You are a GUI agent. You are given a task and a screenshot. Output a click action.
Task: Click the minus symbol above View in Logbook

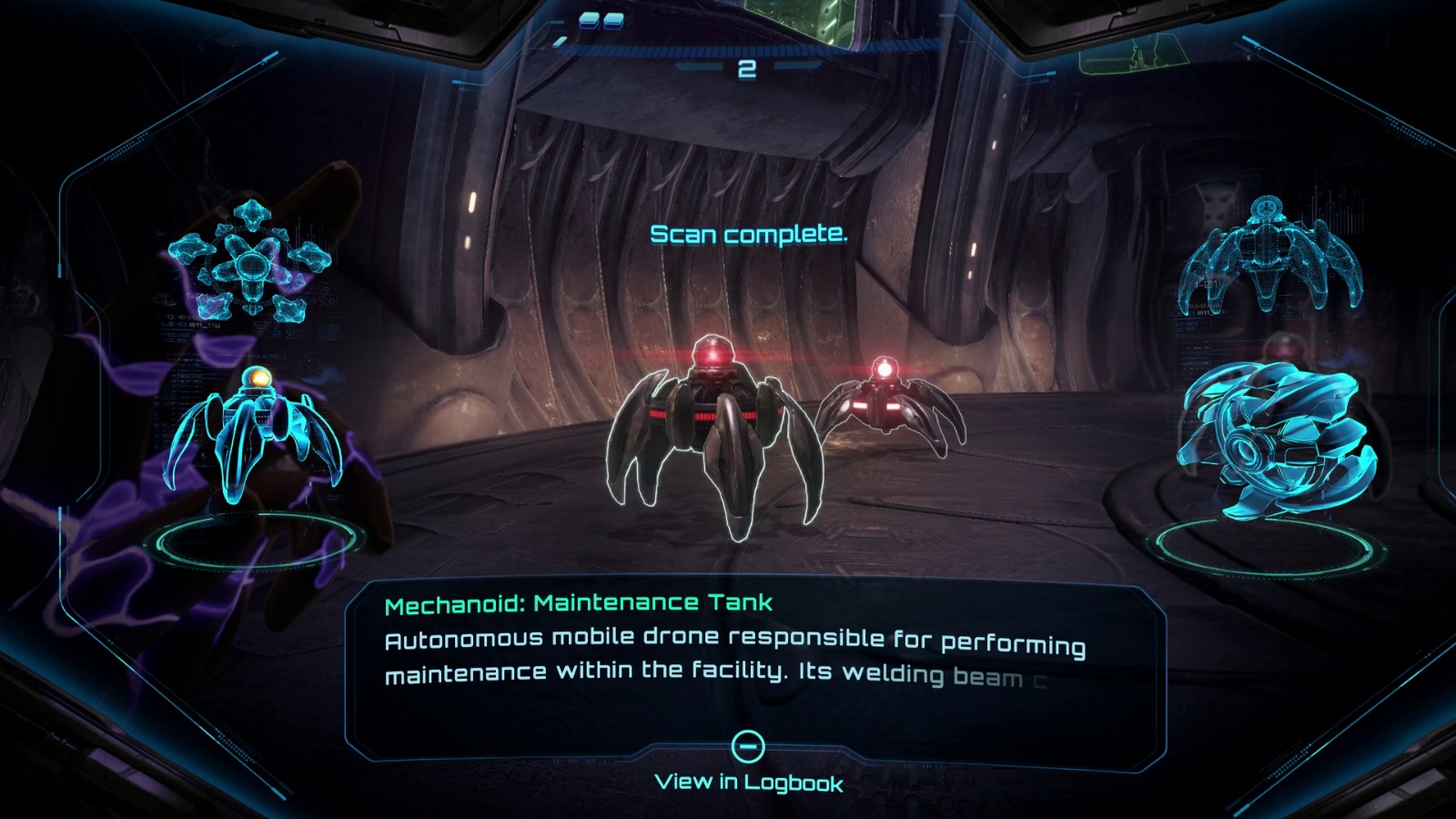point(749,747)
